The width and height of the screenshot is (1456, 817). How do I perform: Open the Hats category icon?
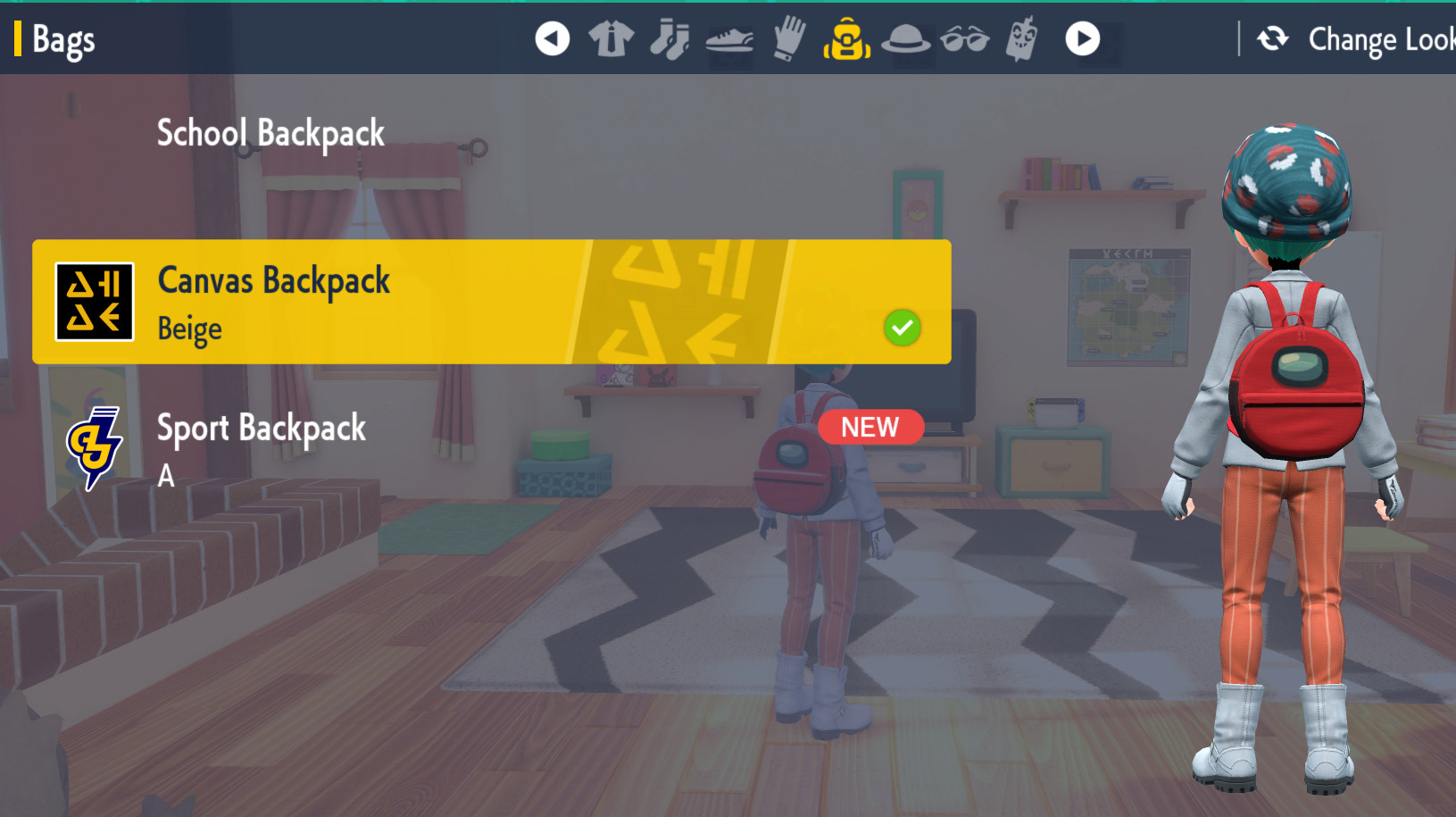[904, 38]
